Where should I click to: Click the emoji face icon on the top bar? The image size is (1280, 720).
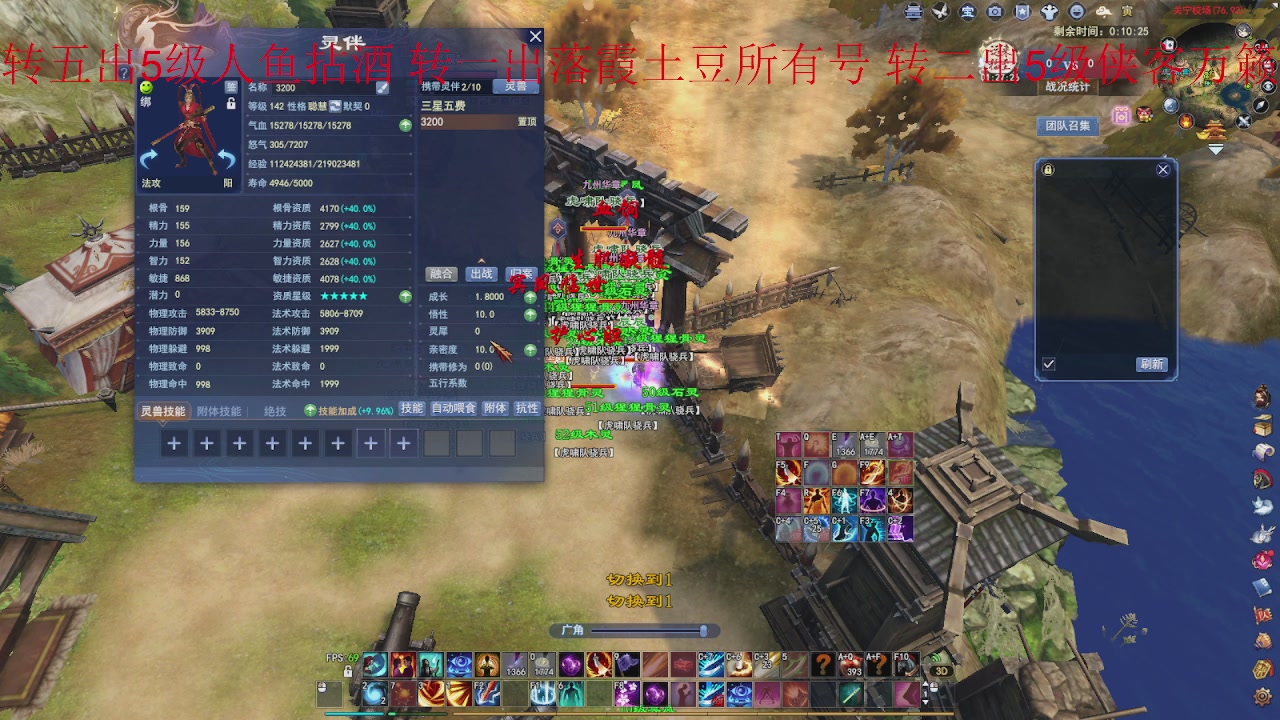click(1076, 12)
